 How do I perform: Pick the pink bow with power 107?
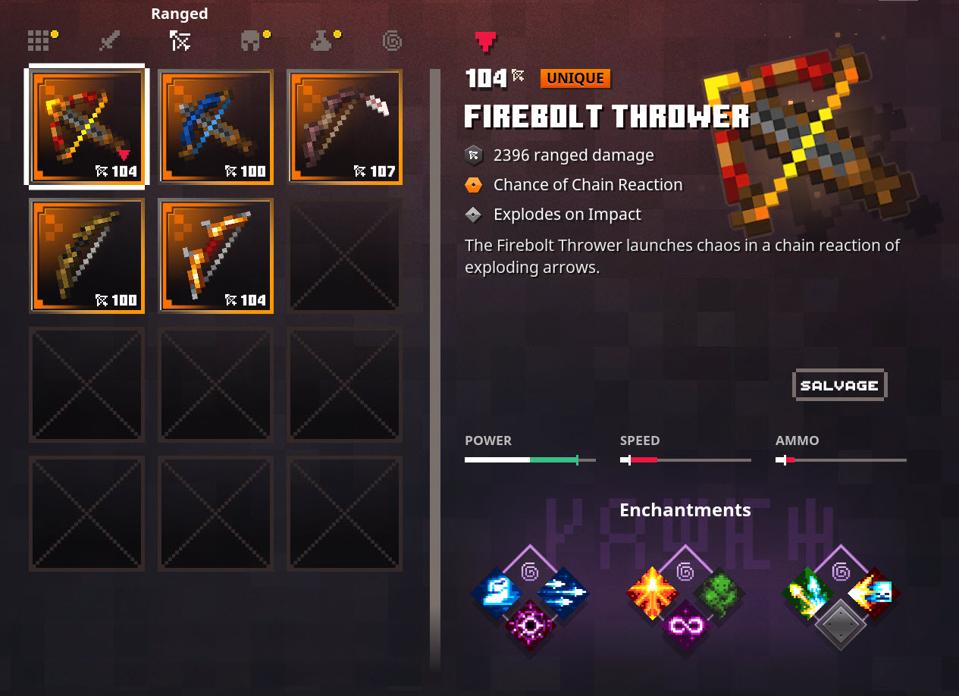coord(345,126)
